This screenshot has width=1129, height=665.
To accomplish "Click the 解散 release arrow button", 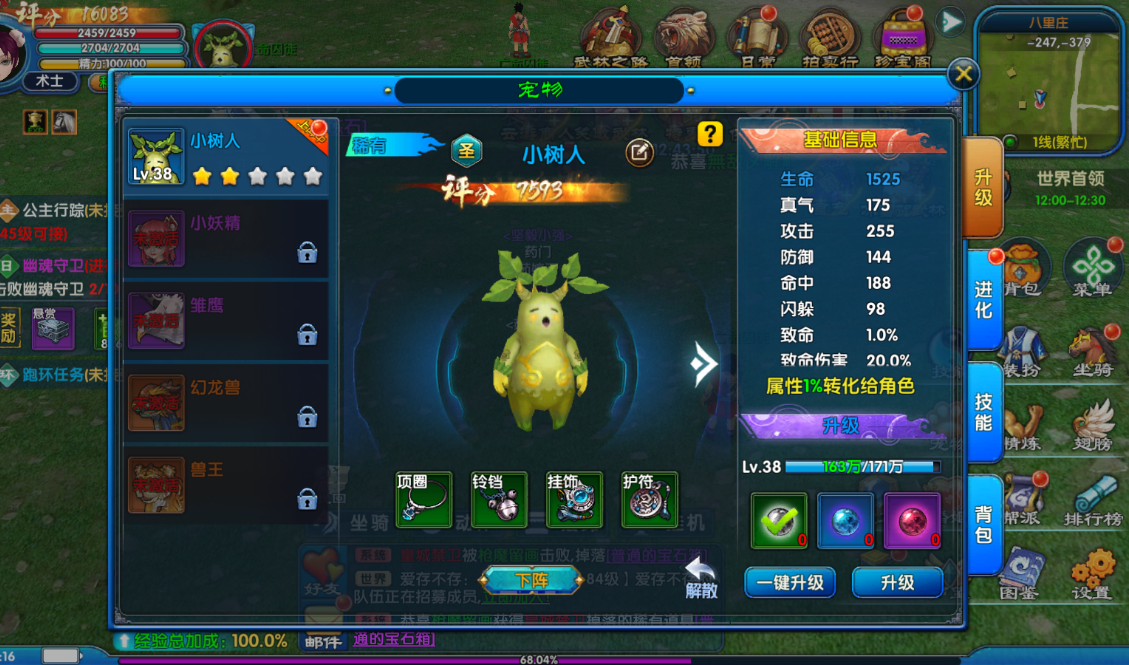I will pyautogui.click(x=701, y=578).
